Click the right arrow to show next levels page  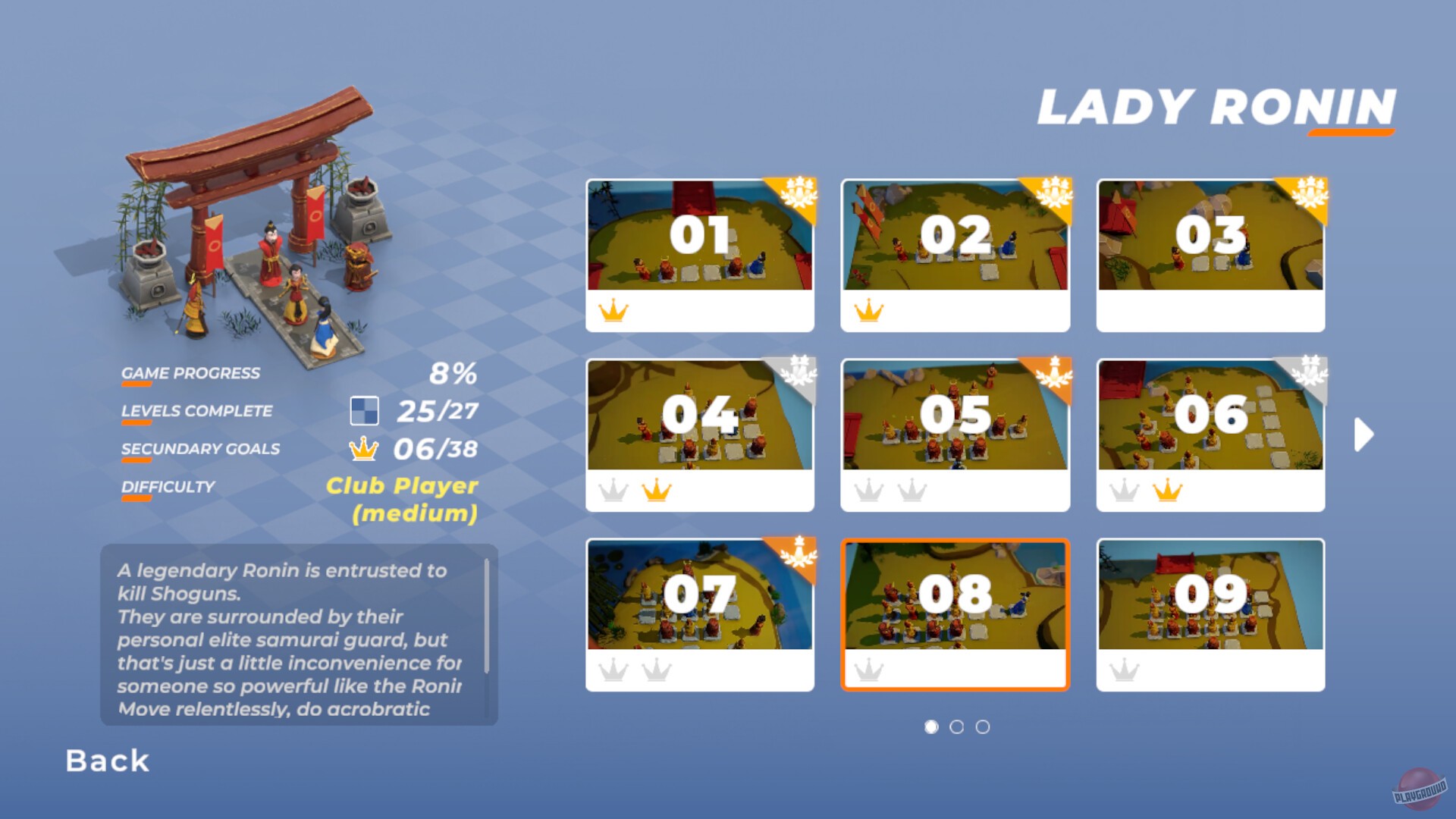click(x=1365, y=434)
